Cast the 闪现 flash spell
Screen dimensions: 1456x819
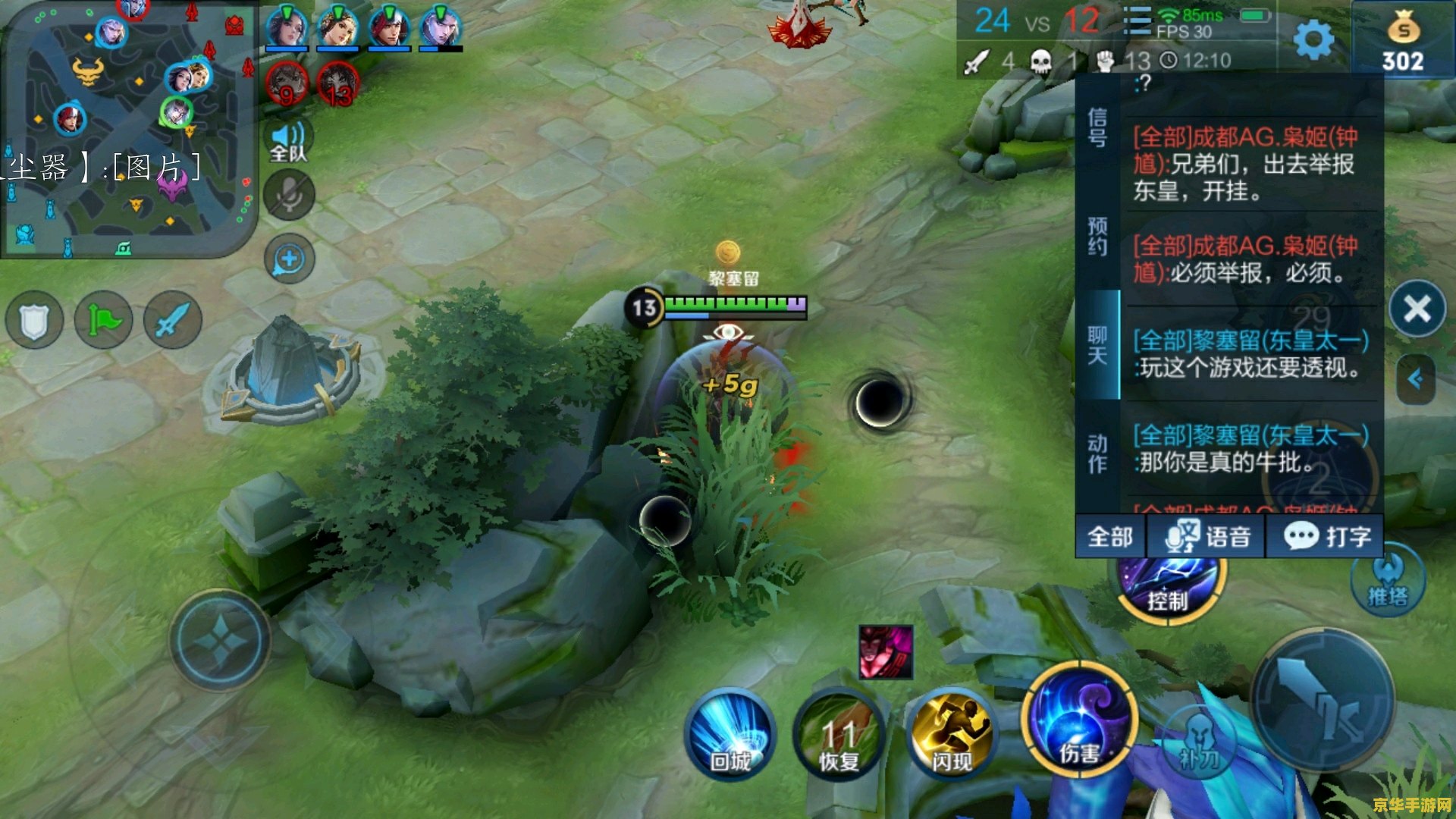pos(952,733)
